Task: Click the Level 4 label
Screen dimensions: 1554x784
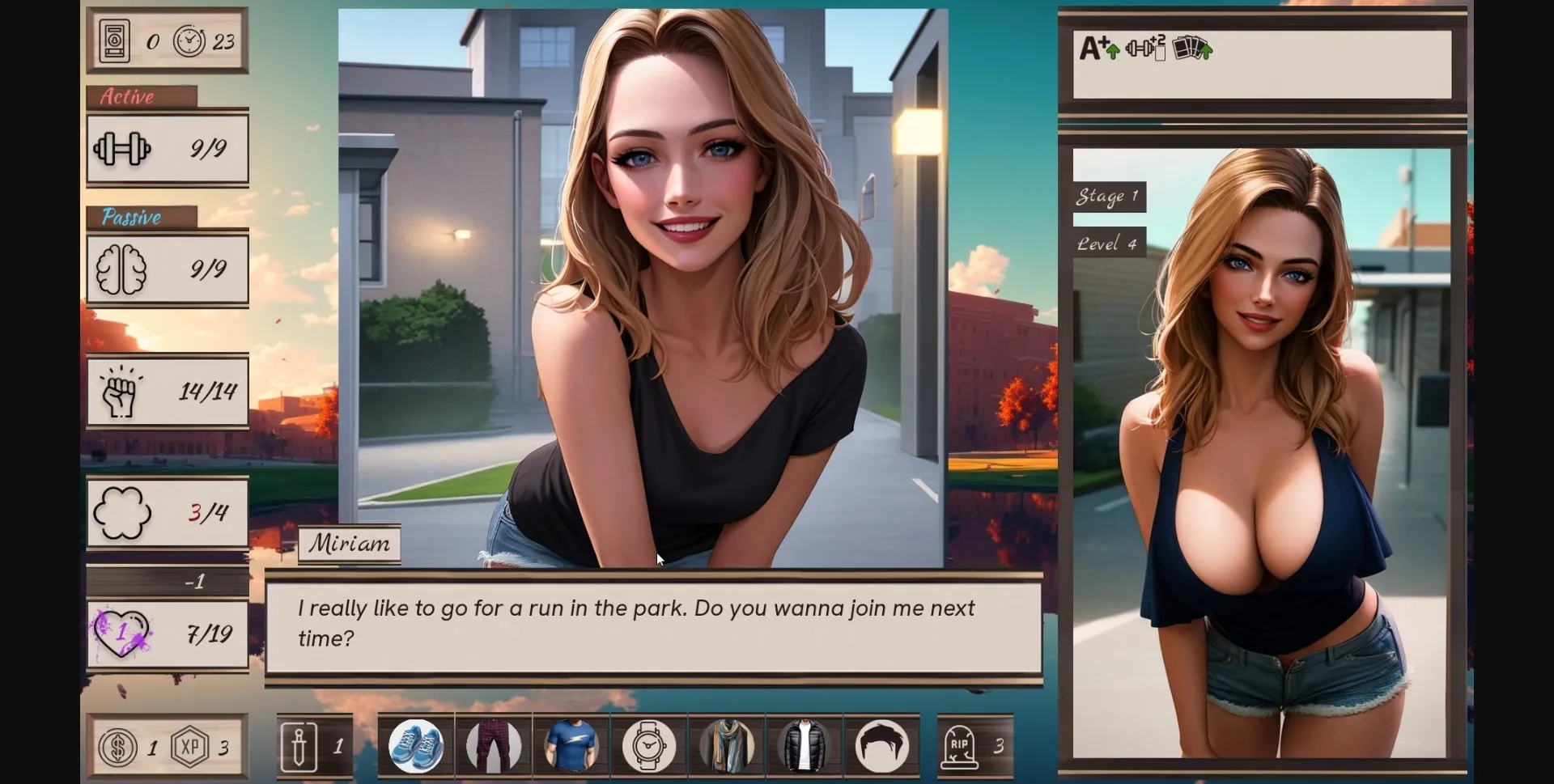Action: (1107, 243)
